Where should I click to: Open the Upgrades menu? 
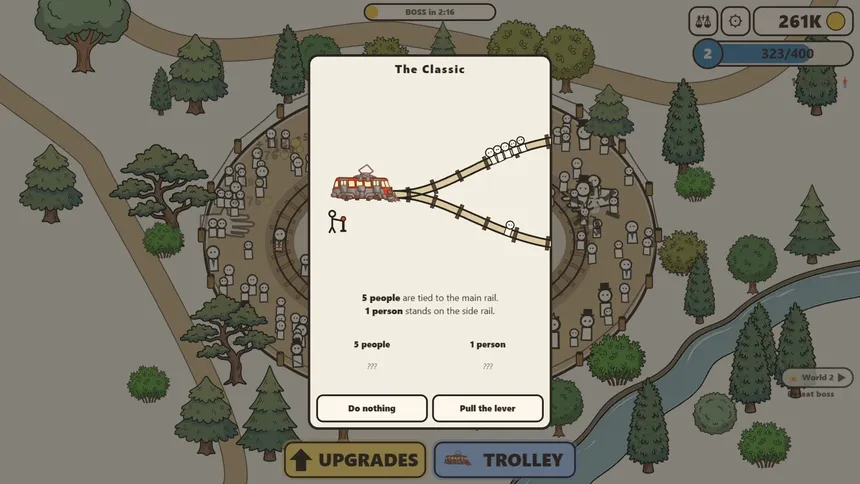[x=355, y=460]
